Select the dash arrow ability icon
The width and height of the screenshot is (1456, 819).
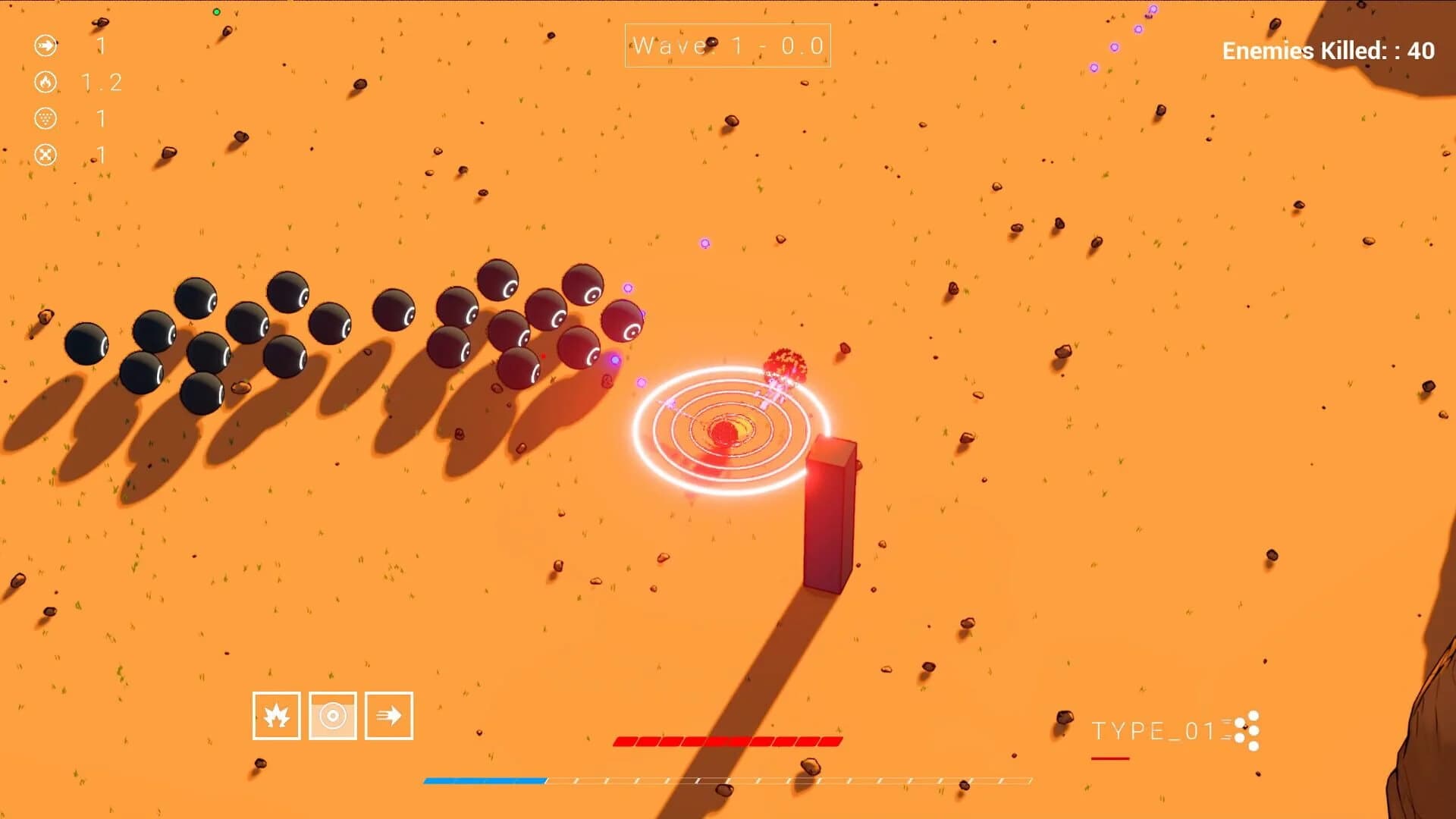(x=389, y=716)
